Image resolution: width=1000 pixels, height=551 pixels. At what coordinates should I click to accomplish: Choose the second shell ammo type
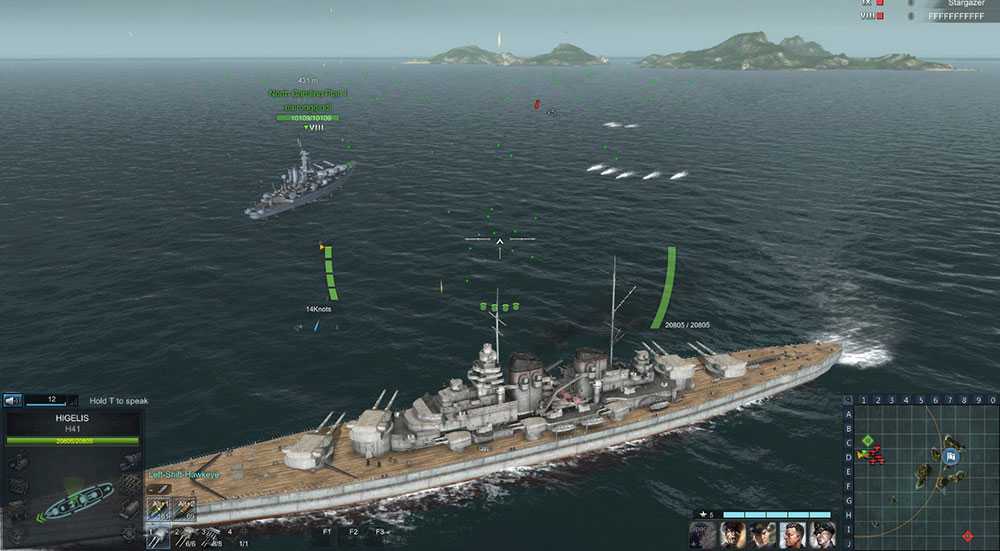tap(186, 510)
